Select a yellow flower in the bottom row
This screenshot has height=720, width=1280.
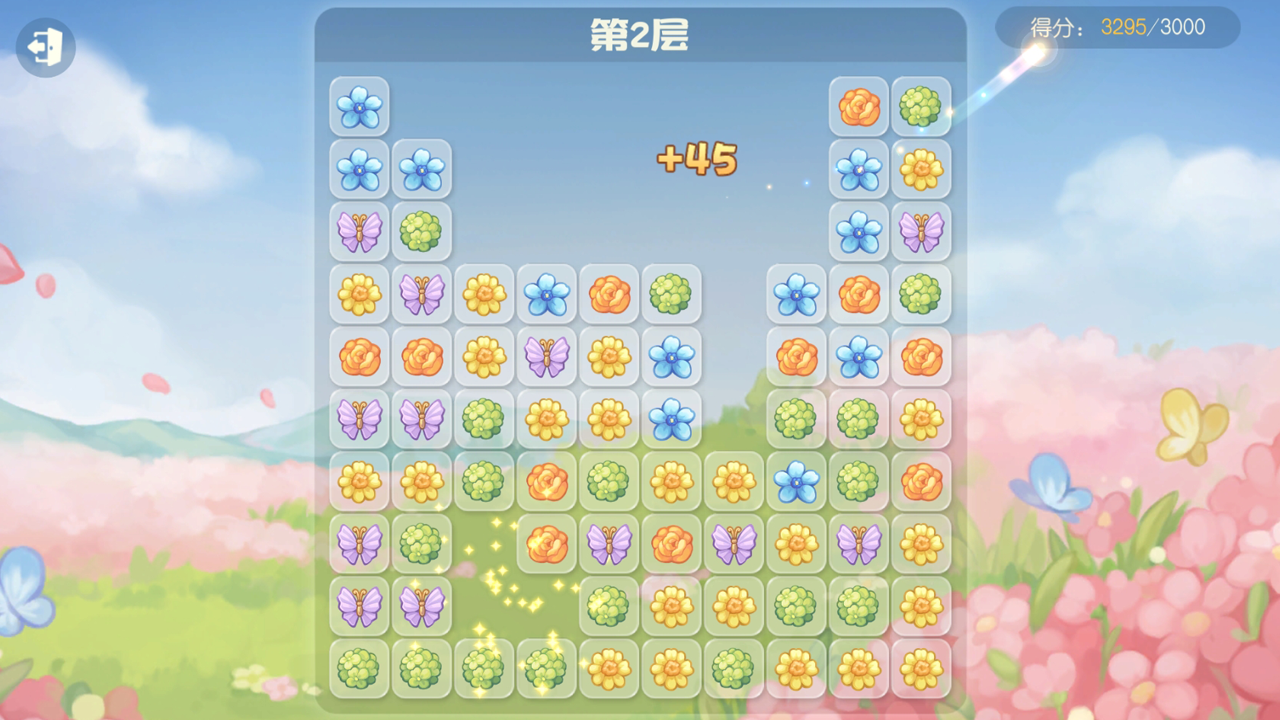pyautogui.click(x=610, y=670)
